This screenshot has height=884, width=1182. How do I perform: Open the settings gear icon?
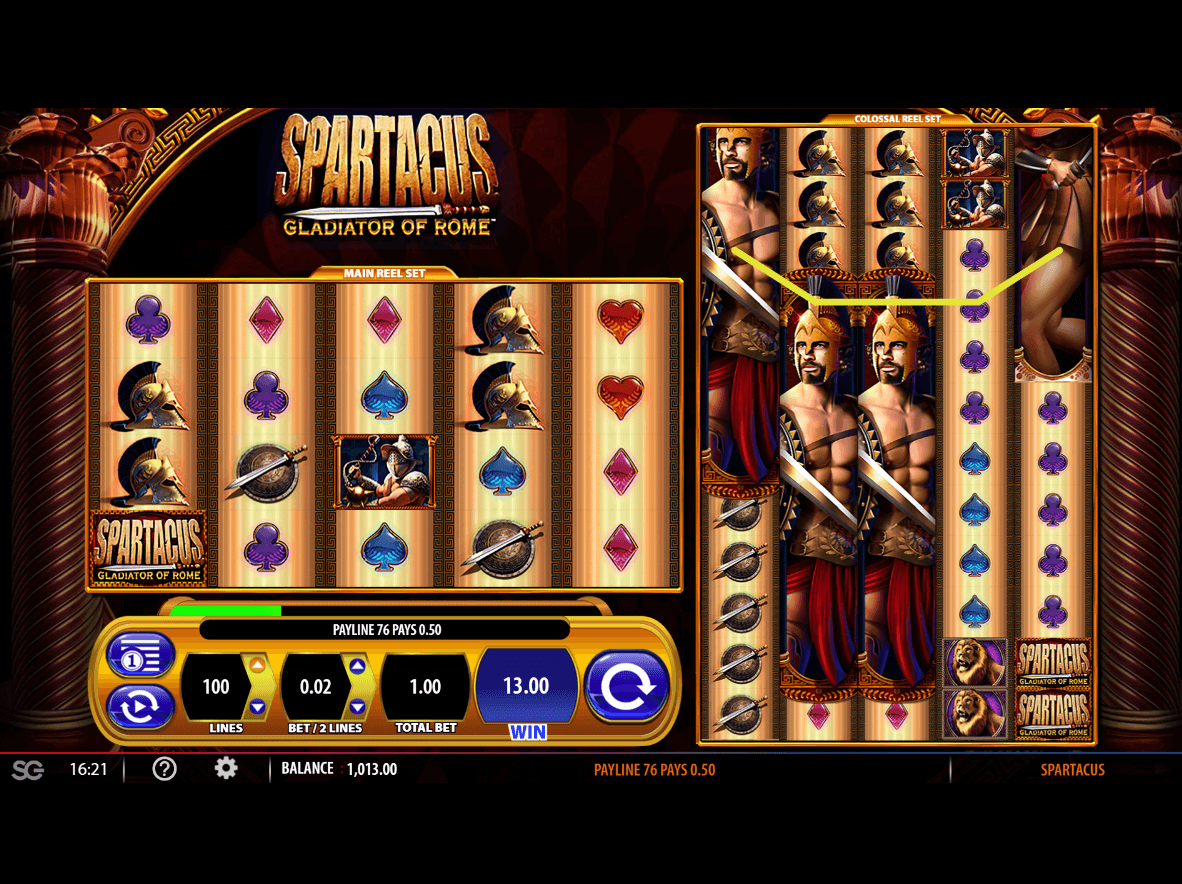227,769
